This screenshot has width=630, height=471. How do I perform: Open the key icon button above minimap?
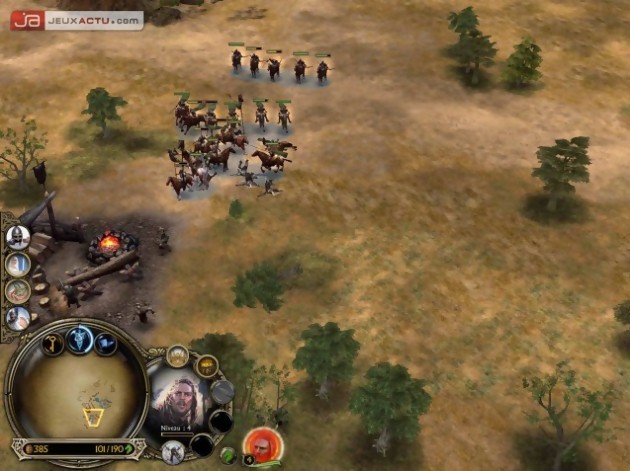pos(53,344)
